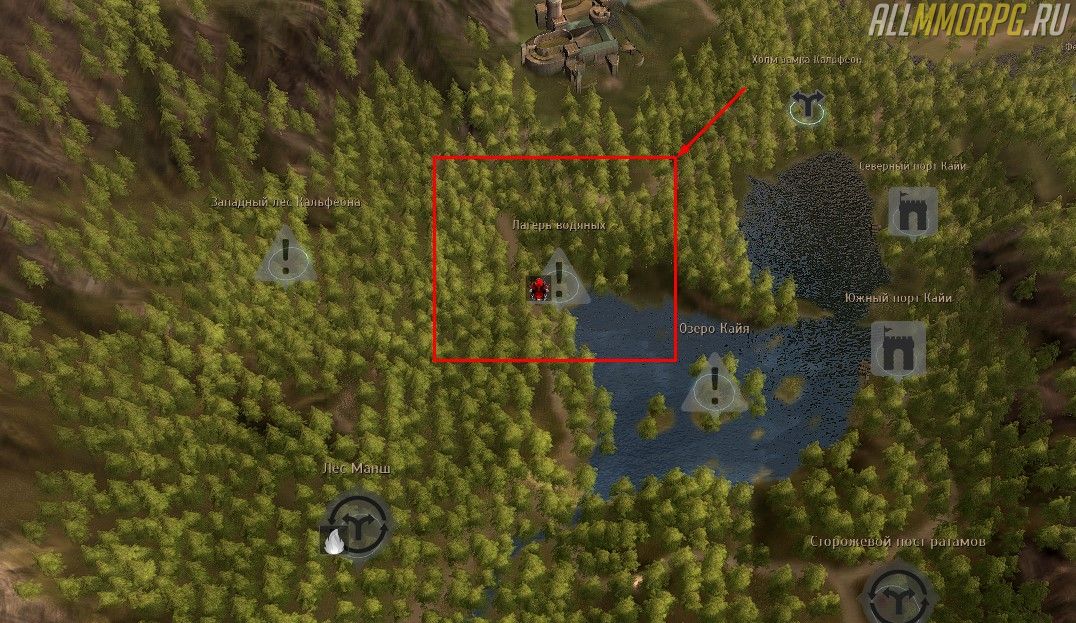Open the Лес Манш node marker
The height and width of the screenshot is (623, 1076).
358,523
